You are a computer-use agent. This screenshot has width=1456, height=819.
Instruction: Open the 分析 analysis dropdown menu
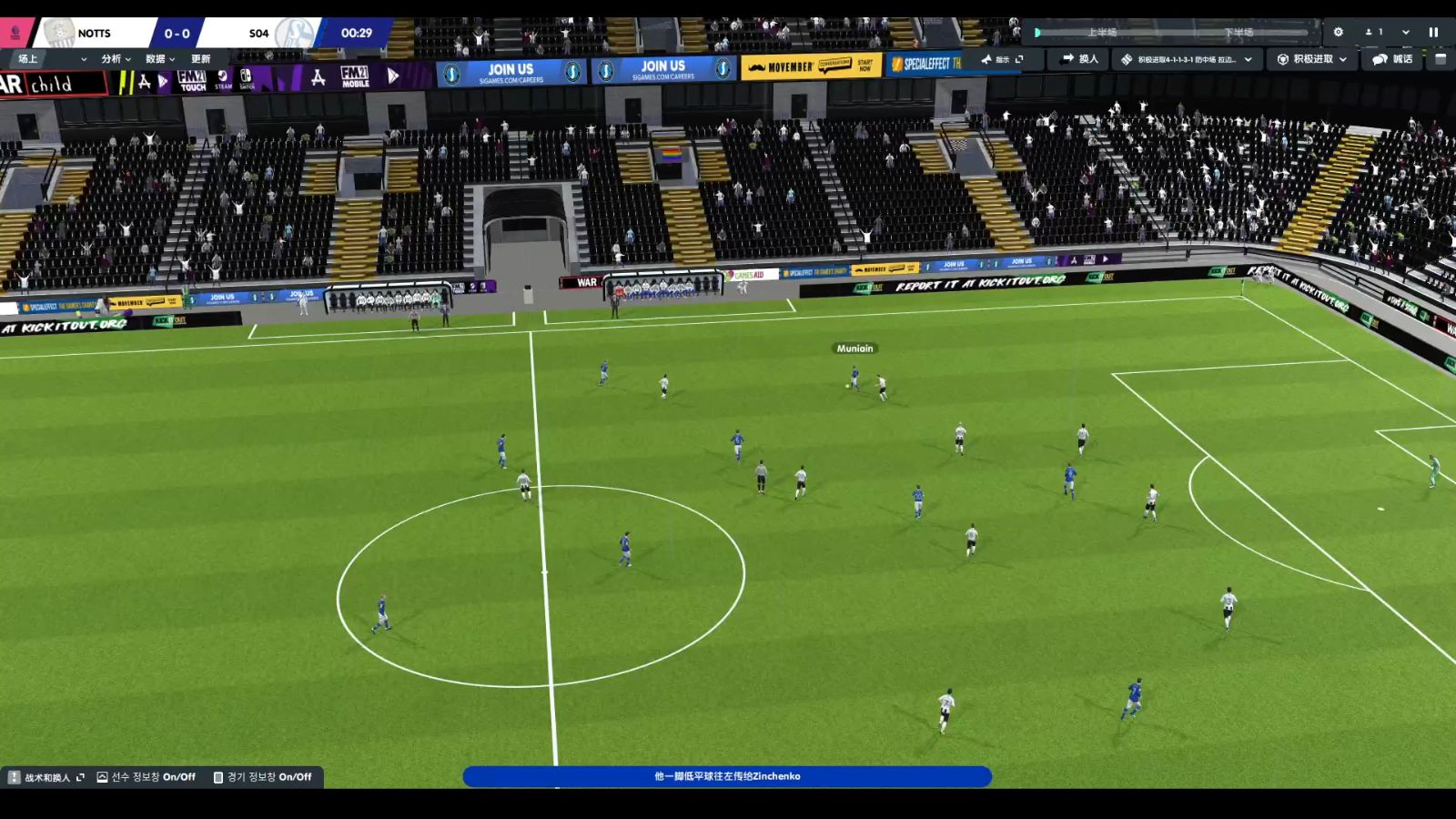[x=116, y=59]
